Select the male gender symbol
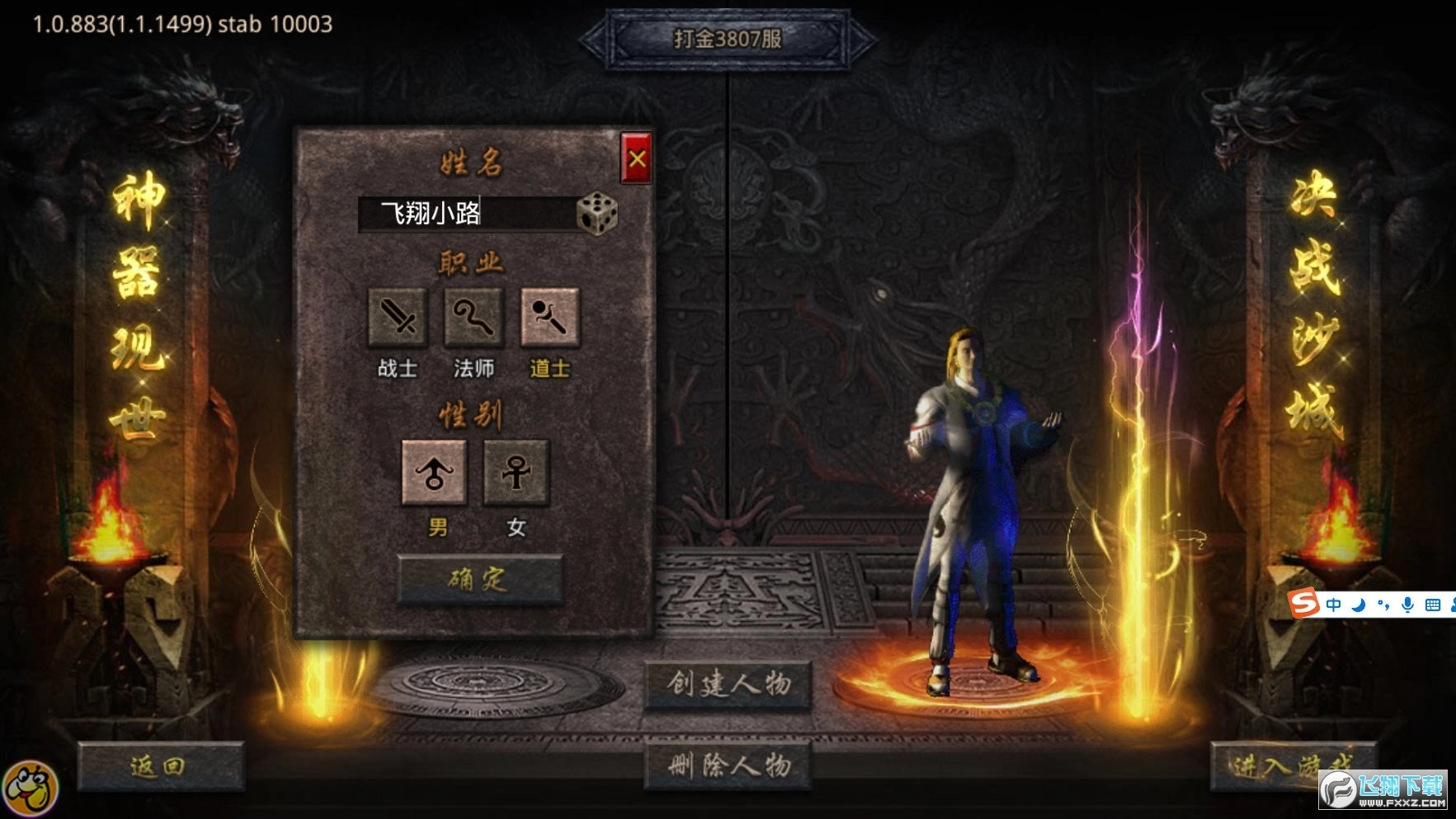 pos(434,472)
